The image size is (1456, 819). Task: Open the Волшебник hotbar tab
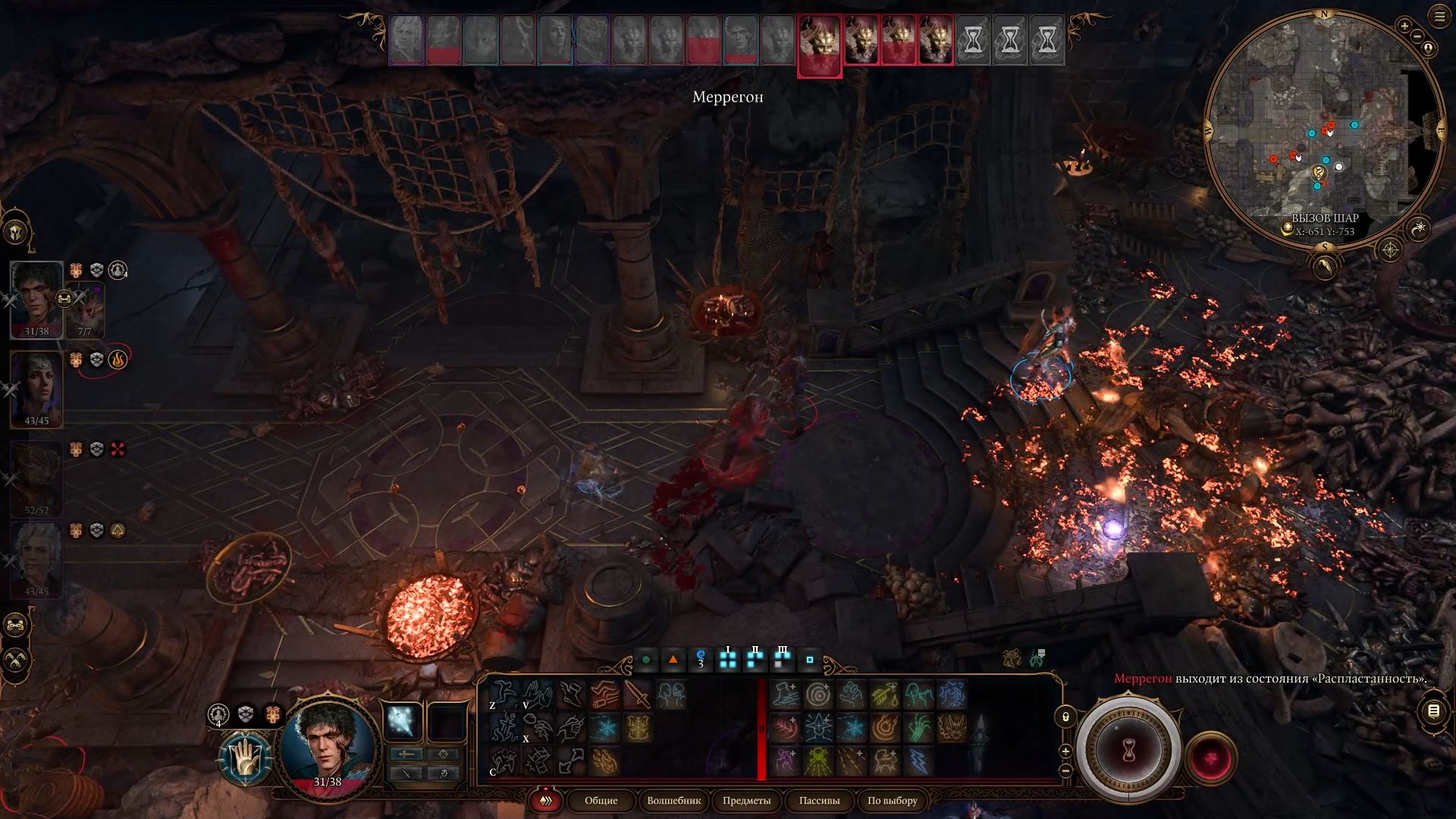[673, 800]
